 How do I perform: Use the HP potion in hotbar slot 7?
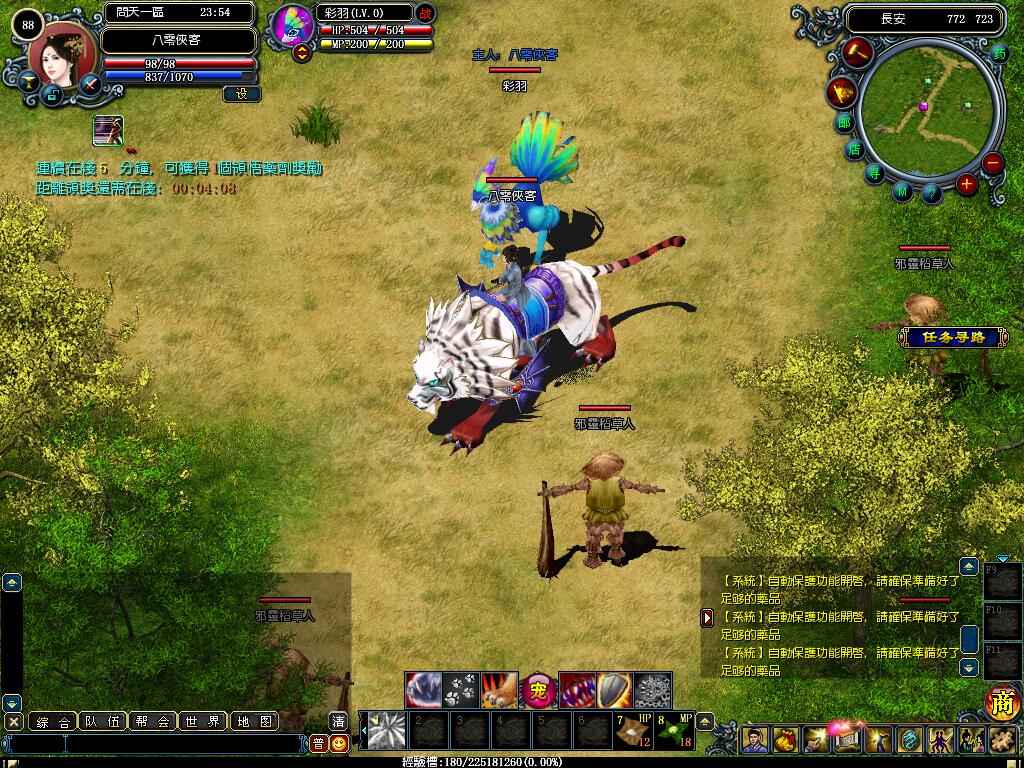pos(631,730)
